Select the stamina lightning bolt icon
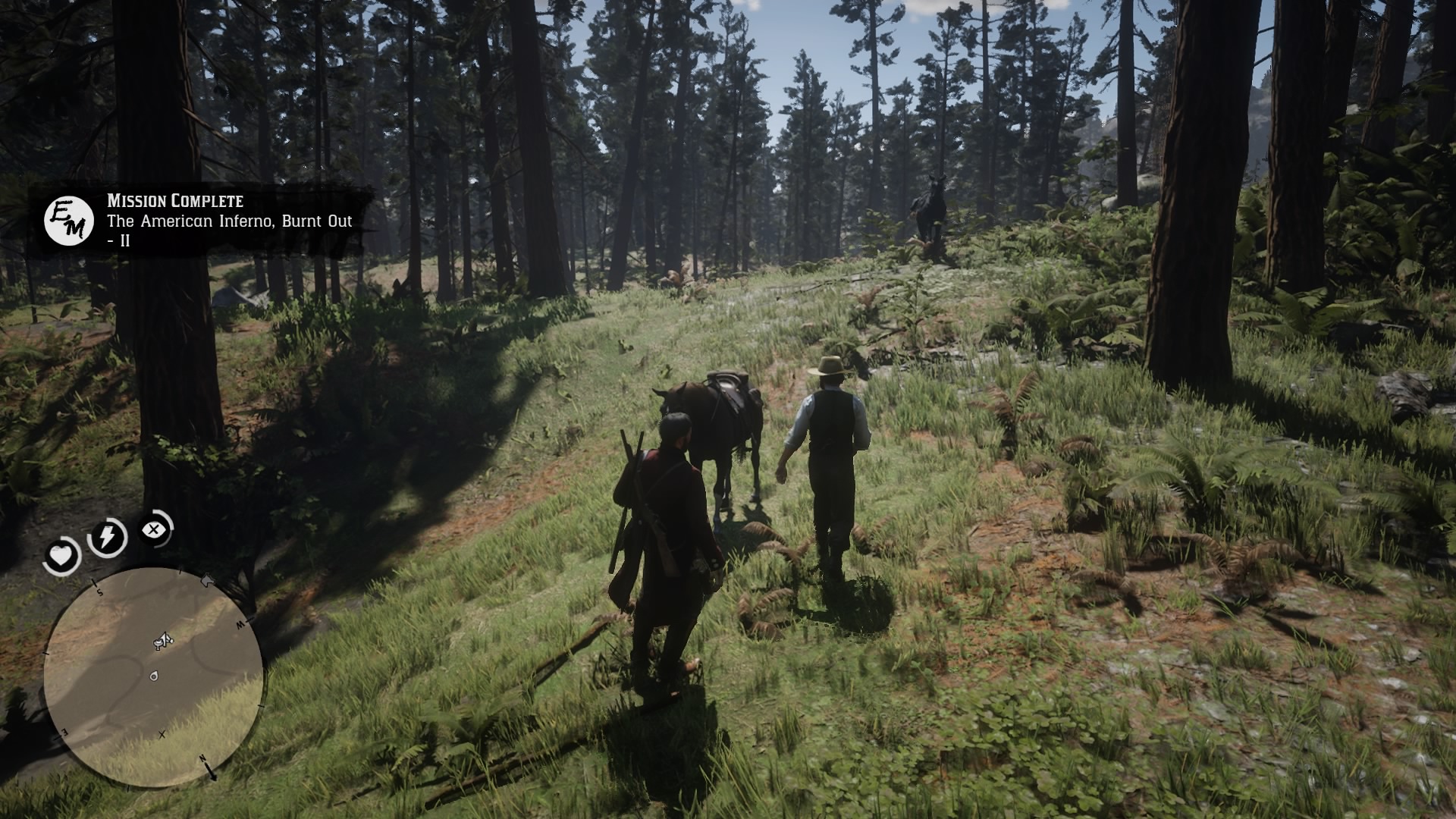 pos(108,535)
